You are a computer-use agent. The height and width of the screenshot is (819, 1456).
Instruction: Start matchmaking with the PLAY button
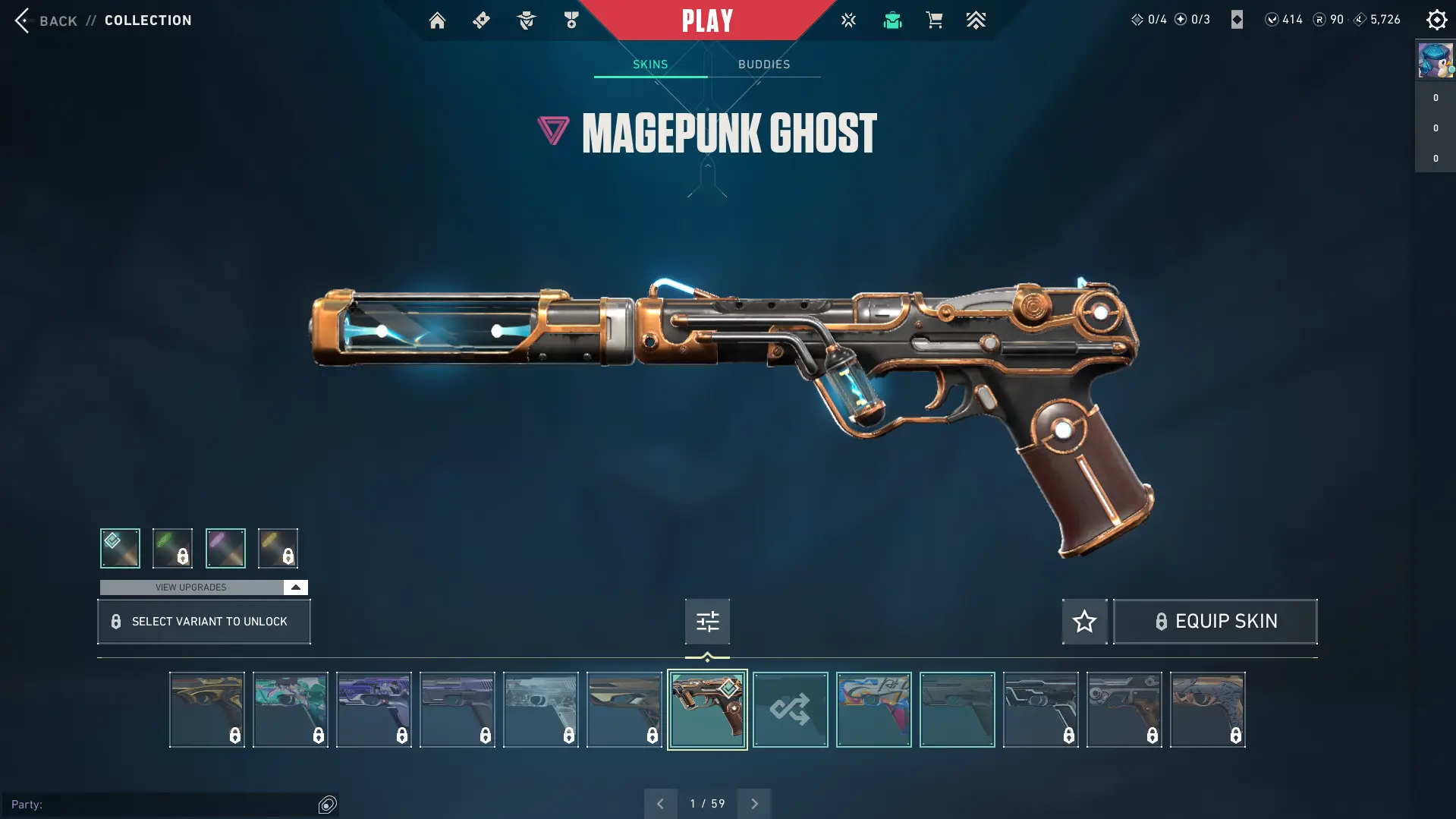(707, 20)
